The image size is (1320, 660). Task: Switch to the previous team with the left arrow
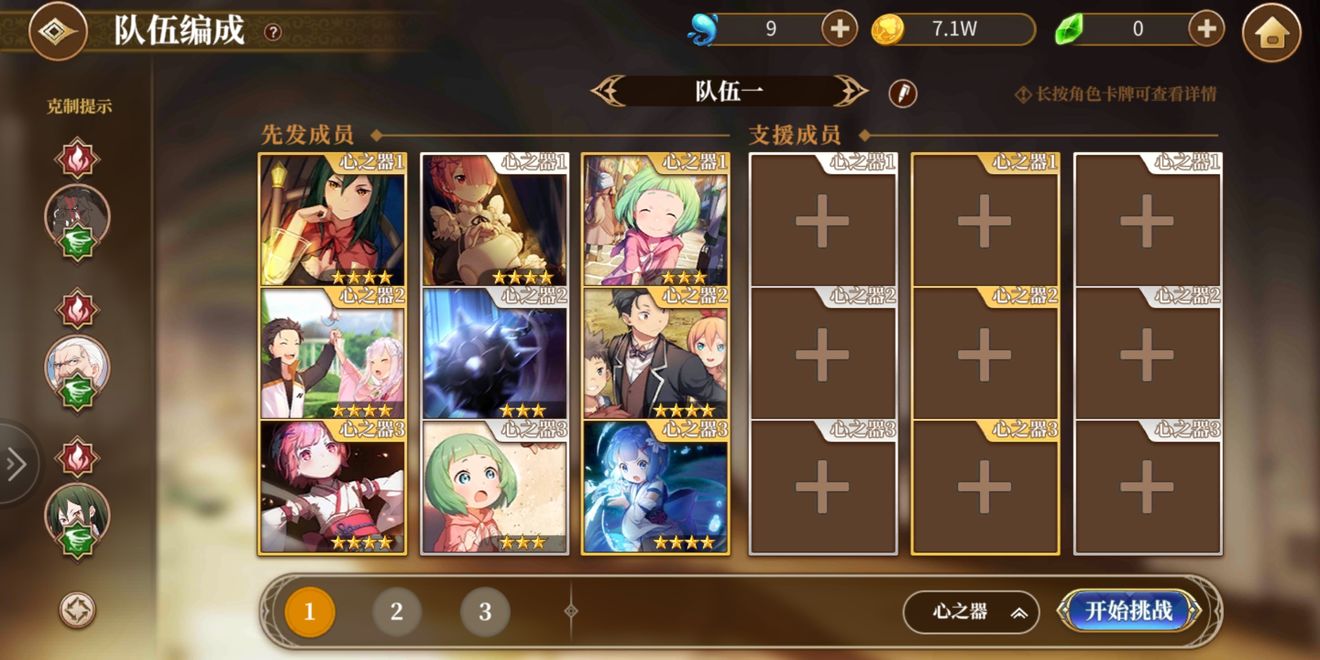pyautogui.click(x=608, y=92)
